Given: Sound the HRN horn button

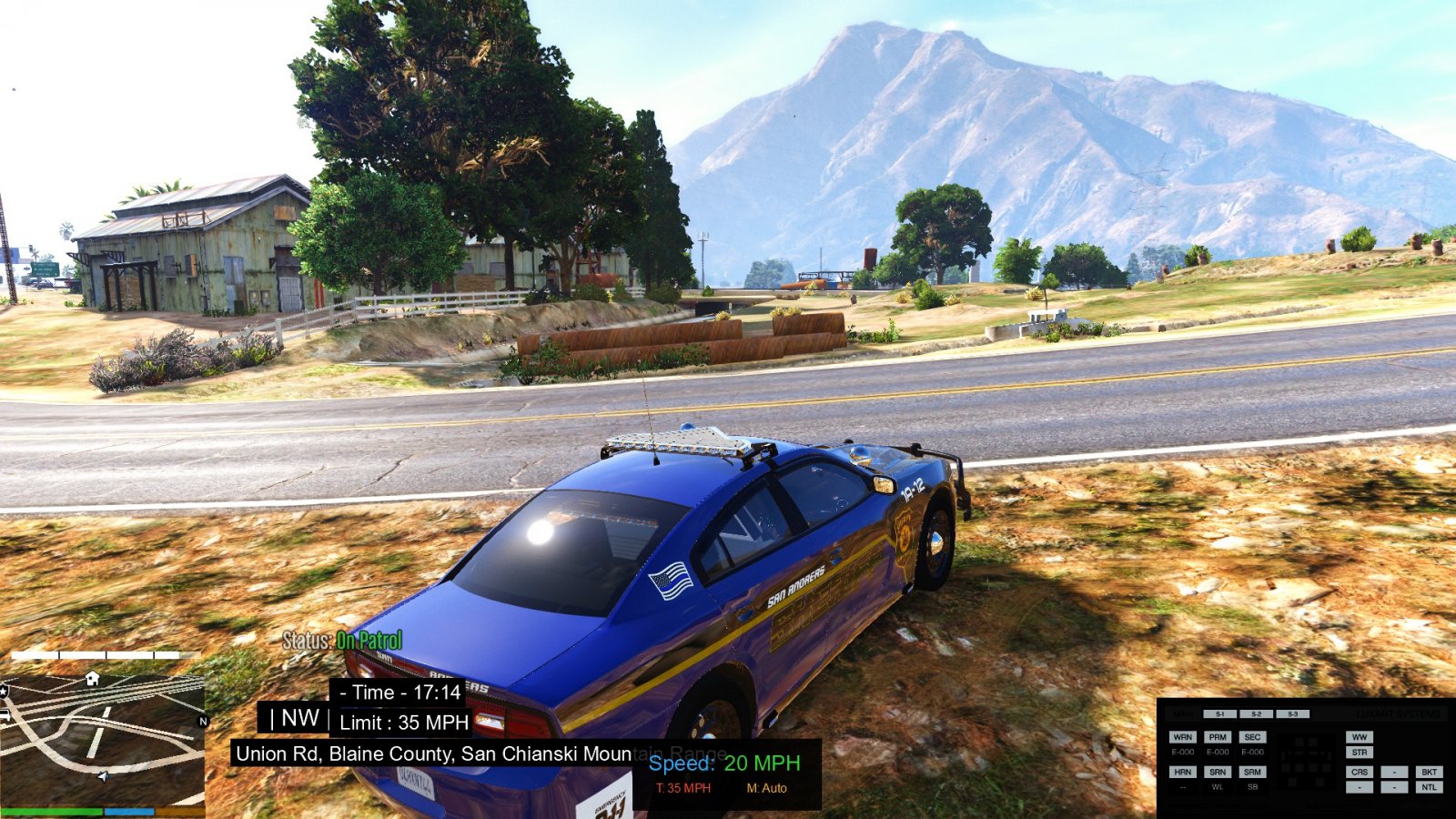Looking at the screenshot, I should pyautogui.click(x=1182, y=772).
